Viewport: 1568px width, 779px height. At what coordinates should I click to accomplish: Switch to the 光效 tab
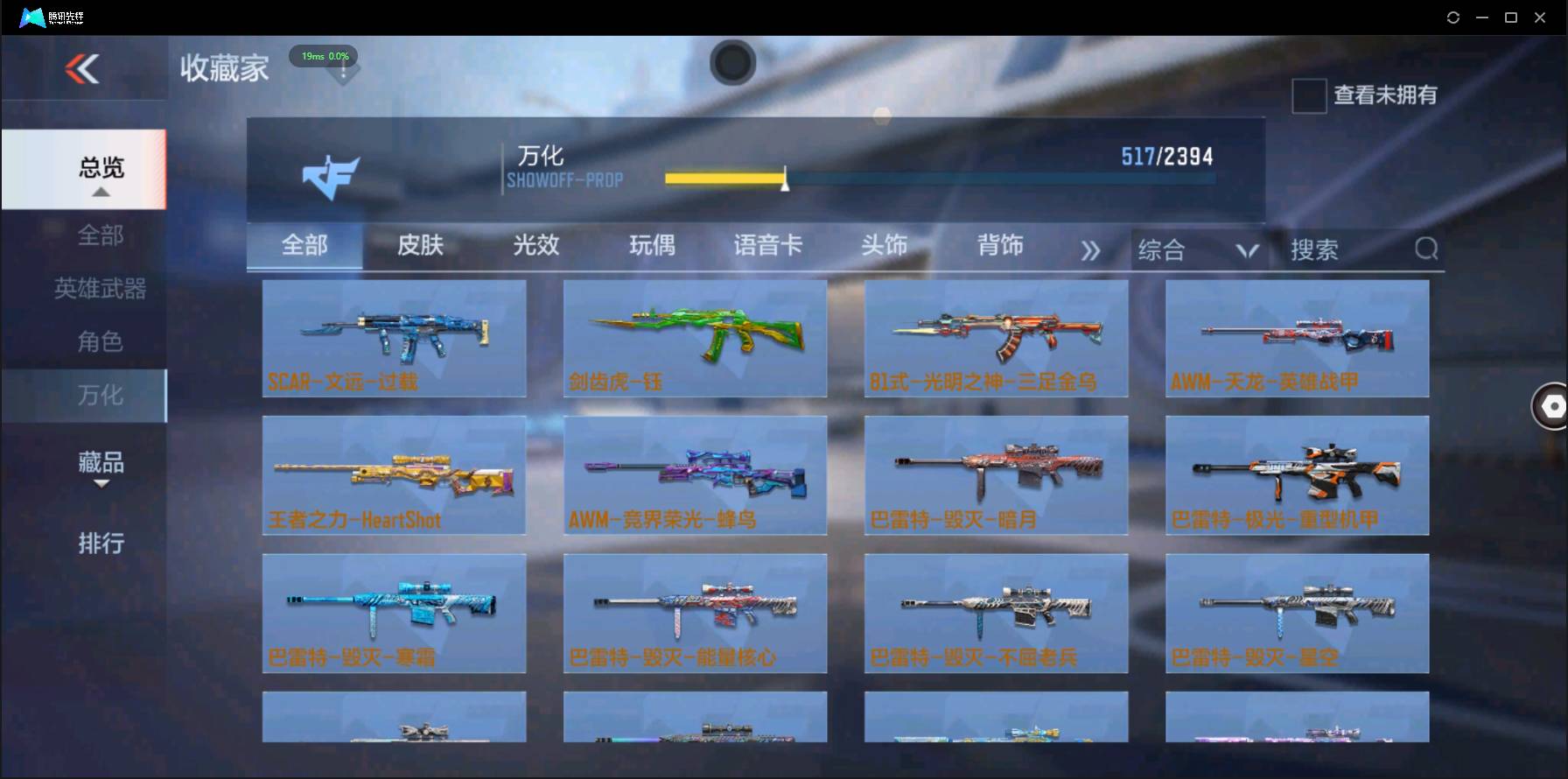coord(535,246)
